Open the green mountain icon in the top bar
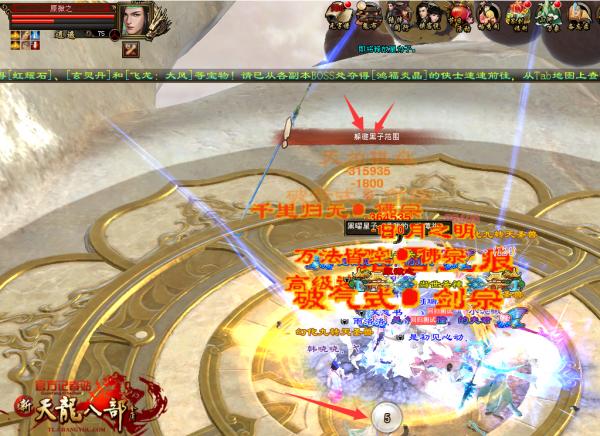The height and width of the screenshot is (436, 600). [x=549, y=13]
